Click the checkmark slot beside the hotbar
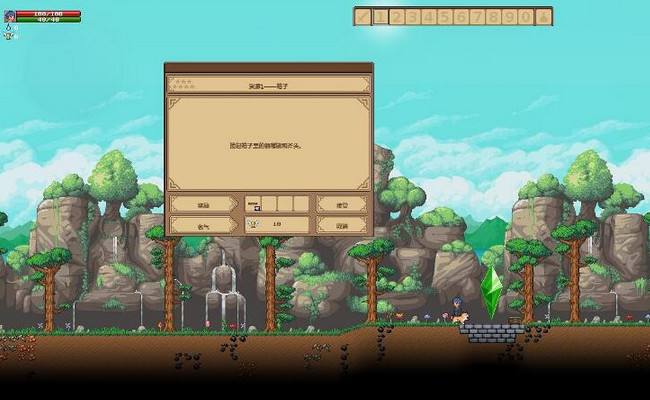Viewport: 650px width, 400px height. [x=362, y=16]
